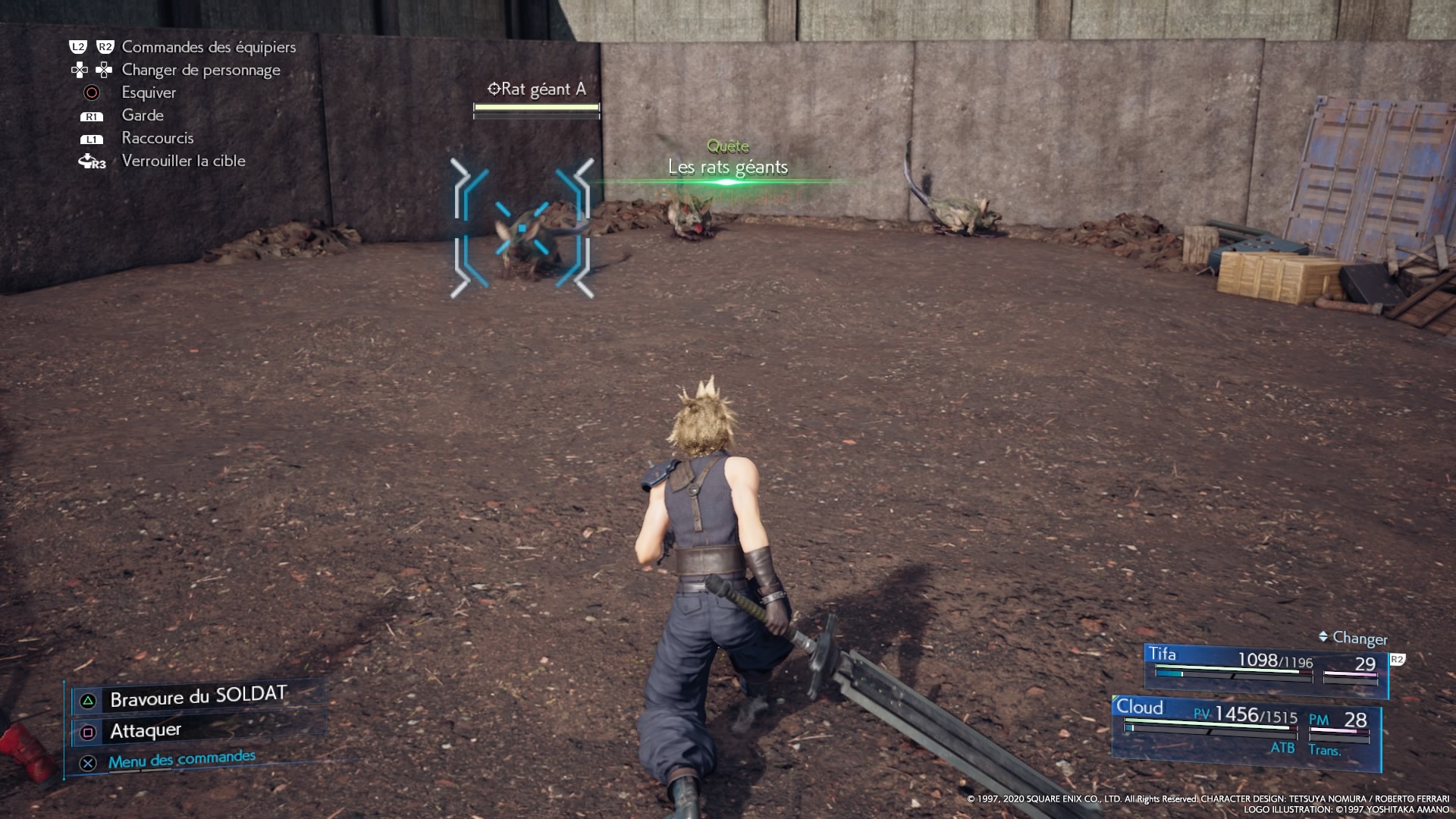Choose the Attaquer command
The height and width of the screenshot is (819, 1456).
click(146, 731)
